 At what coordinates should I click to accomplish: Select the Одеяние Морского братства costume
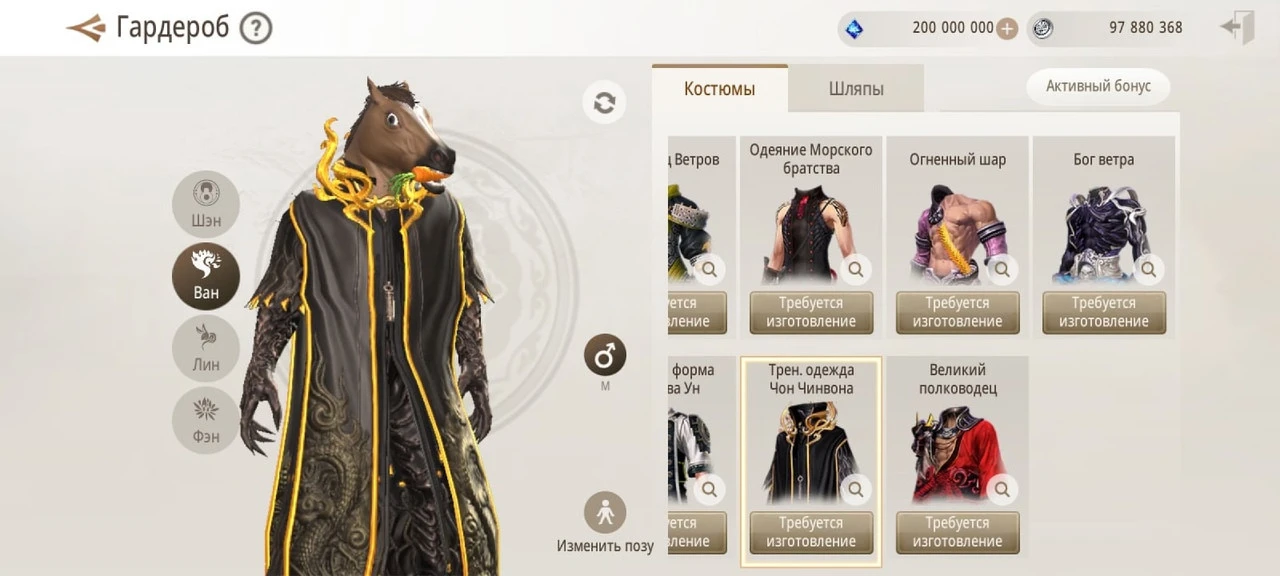point(810,225)
